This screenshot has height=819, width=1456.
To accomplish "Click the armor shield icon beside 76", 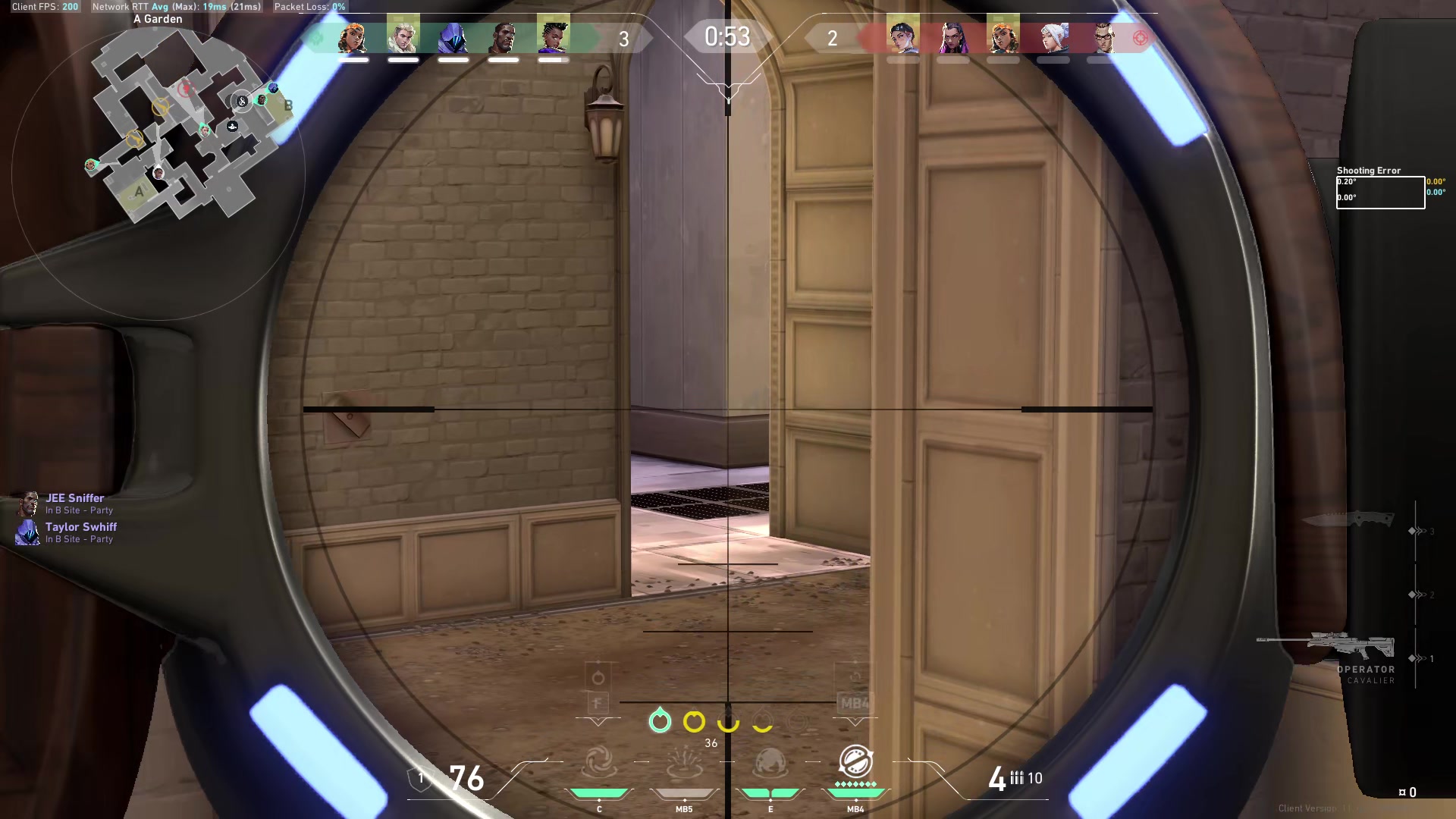I will pos(421,777).
